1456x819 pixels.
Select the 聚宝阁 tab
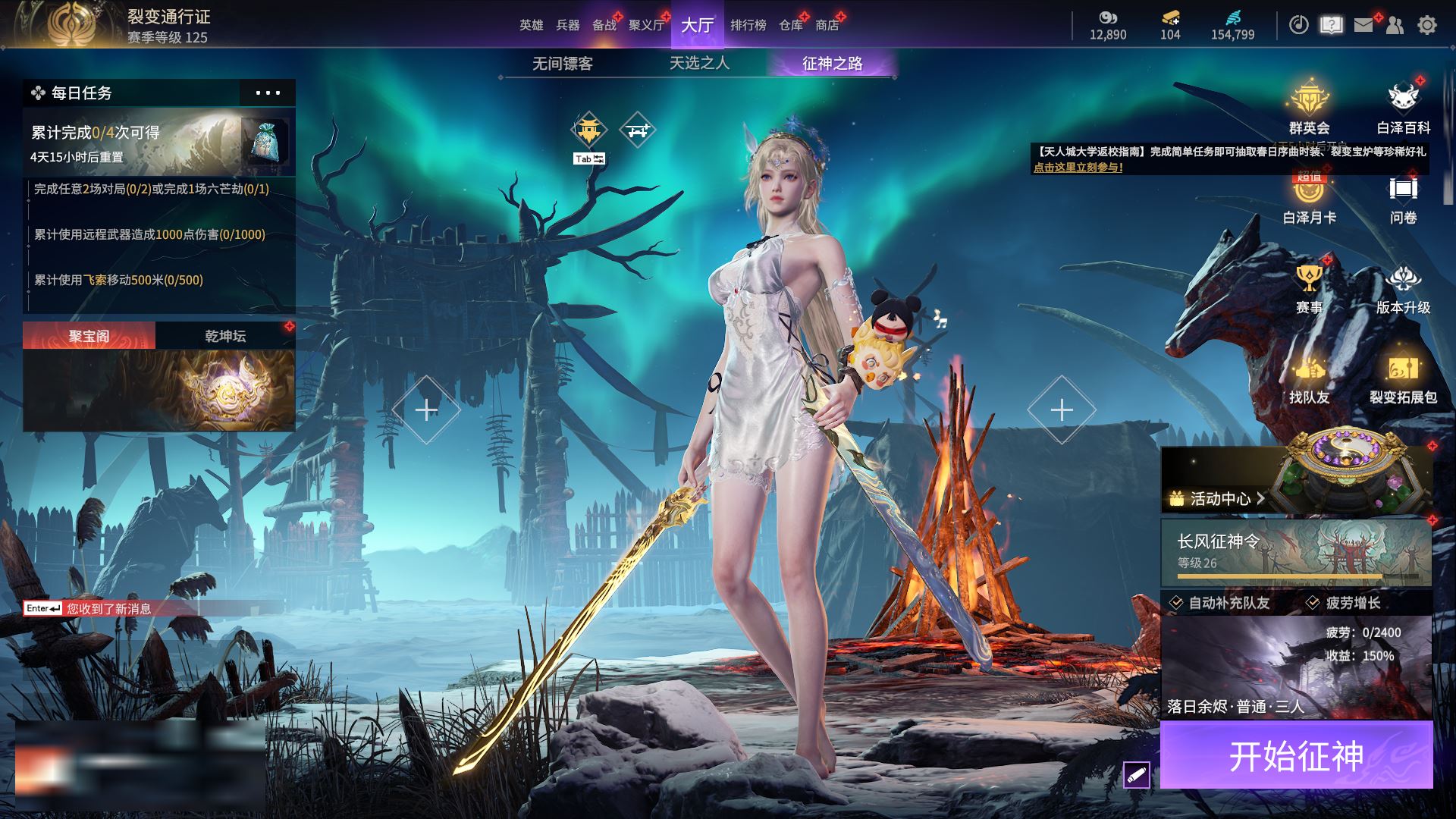tap(89, 336)
